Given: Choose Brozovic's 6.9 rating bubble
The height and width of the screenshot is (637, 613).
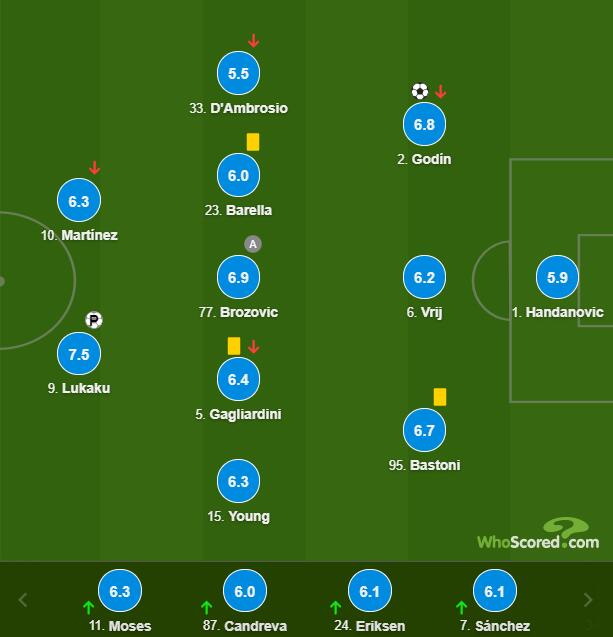Looking at the screenshot, I should tap(238, 277).
